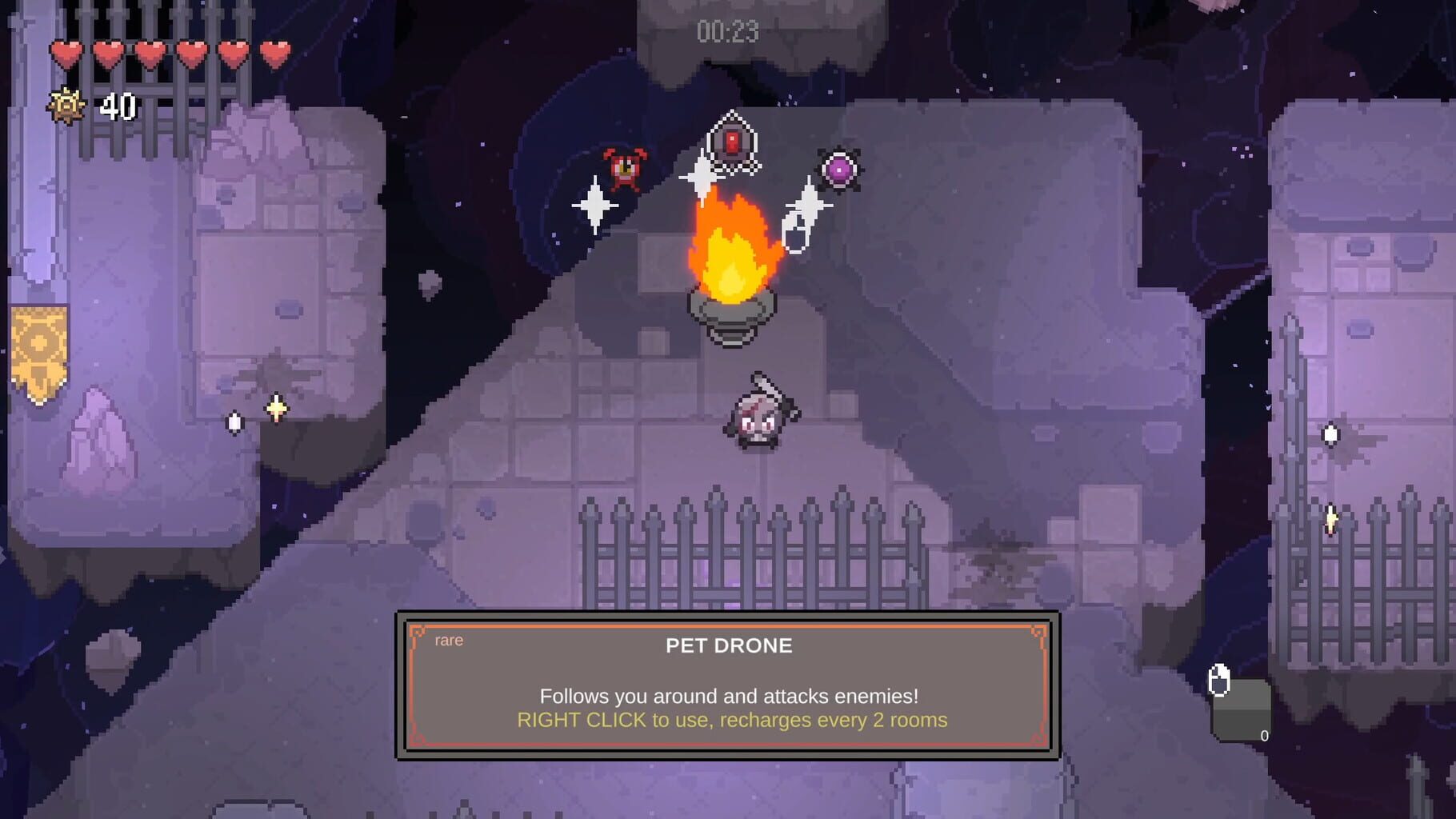1456x819 pixels.
Task: Select the Pet Drone item above the campfire
Action: (x=734, y=140)
